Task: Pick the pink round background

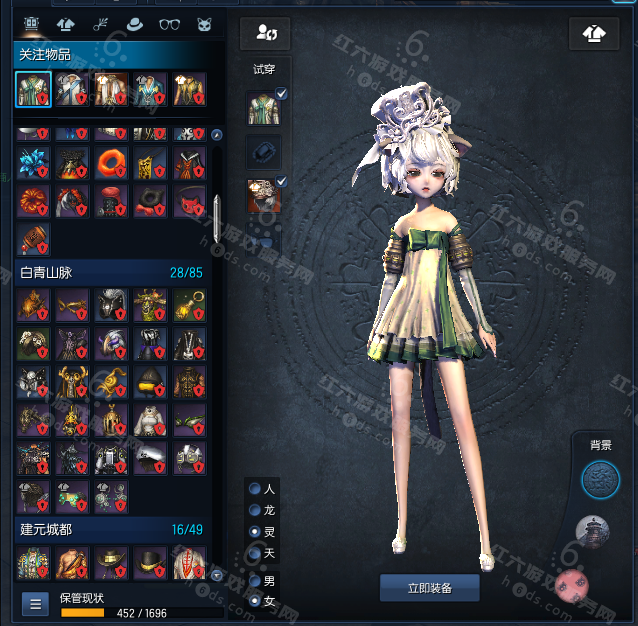Action: 573,583
